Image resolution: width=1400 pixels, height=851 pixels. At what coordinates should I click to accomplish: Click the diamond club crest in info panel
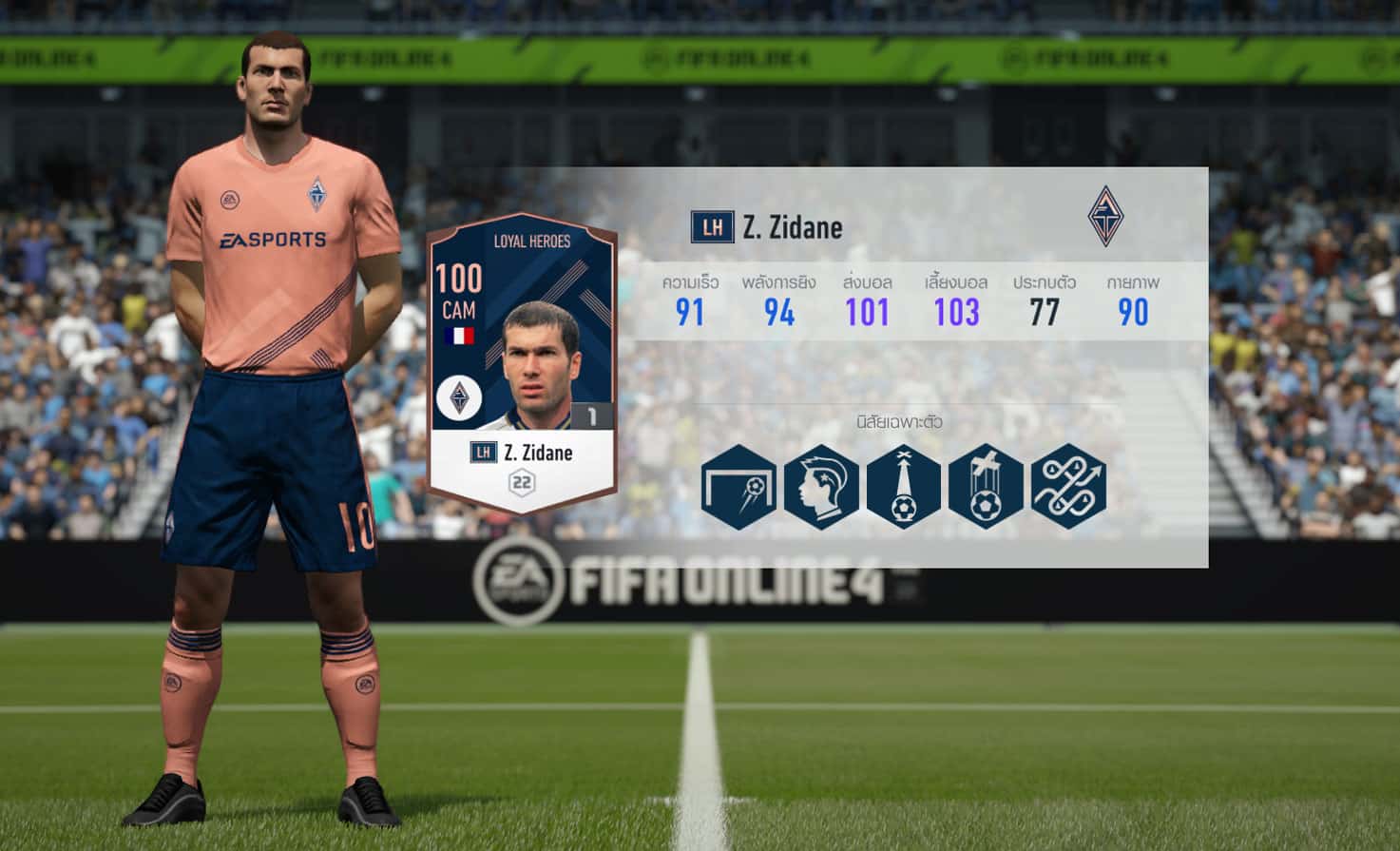[1105, 217]
